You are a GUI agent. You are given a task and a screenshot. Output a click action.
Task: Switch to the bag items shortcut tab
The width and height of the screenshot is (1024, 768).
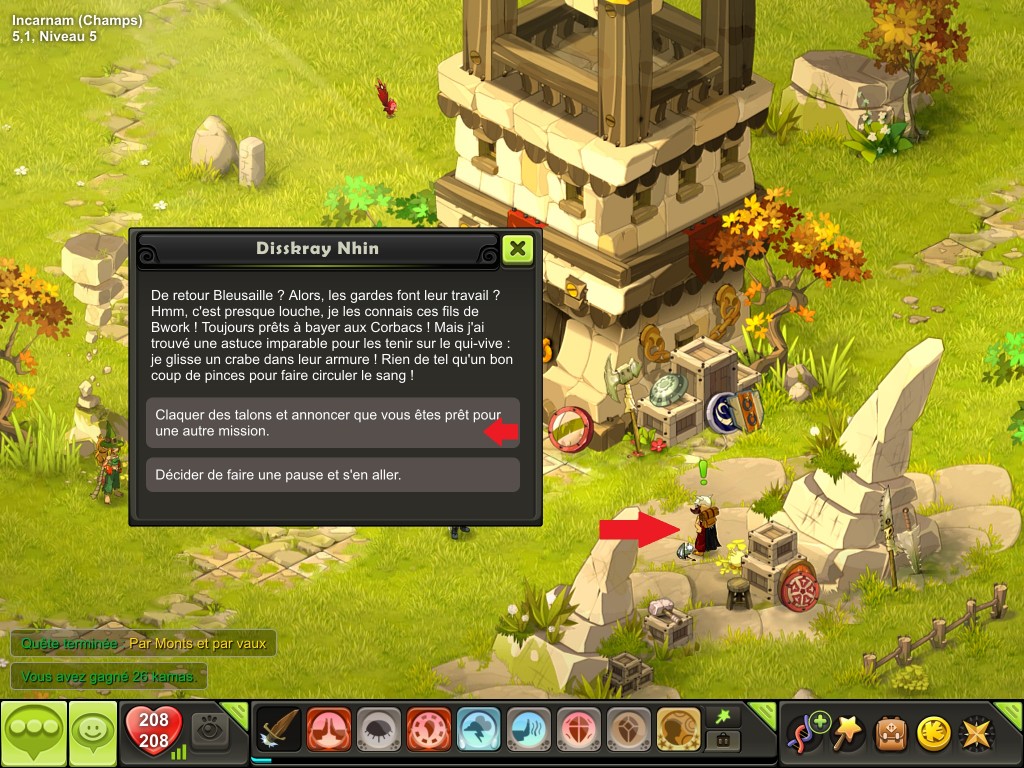723,742
